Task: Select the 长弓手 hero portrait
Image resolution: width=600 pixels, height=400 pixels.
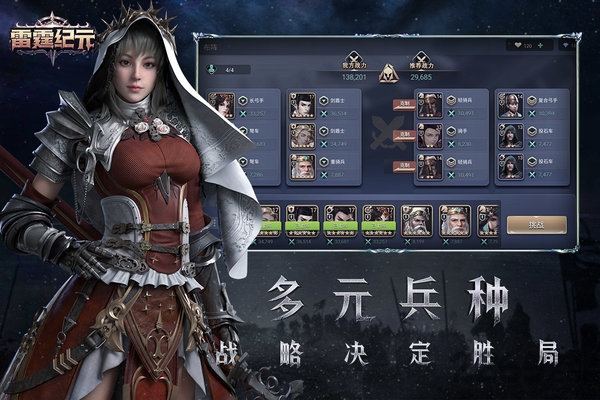Action: (221, 105)
